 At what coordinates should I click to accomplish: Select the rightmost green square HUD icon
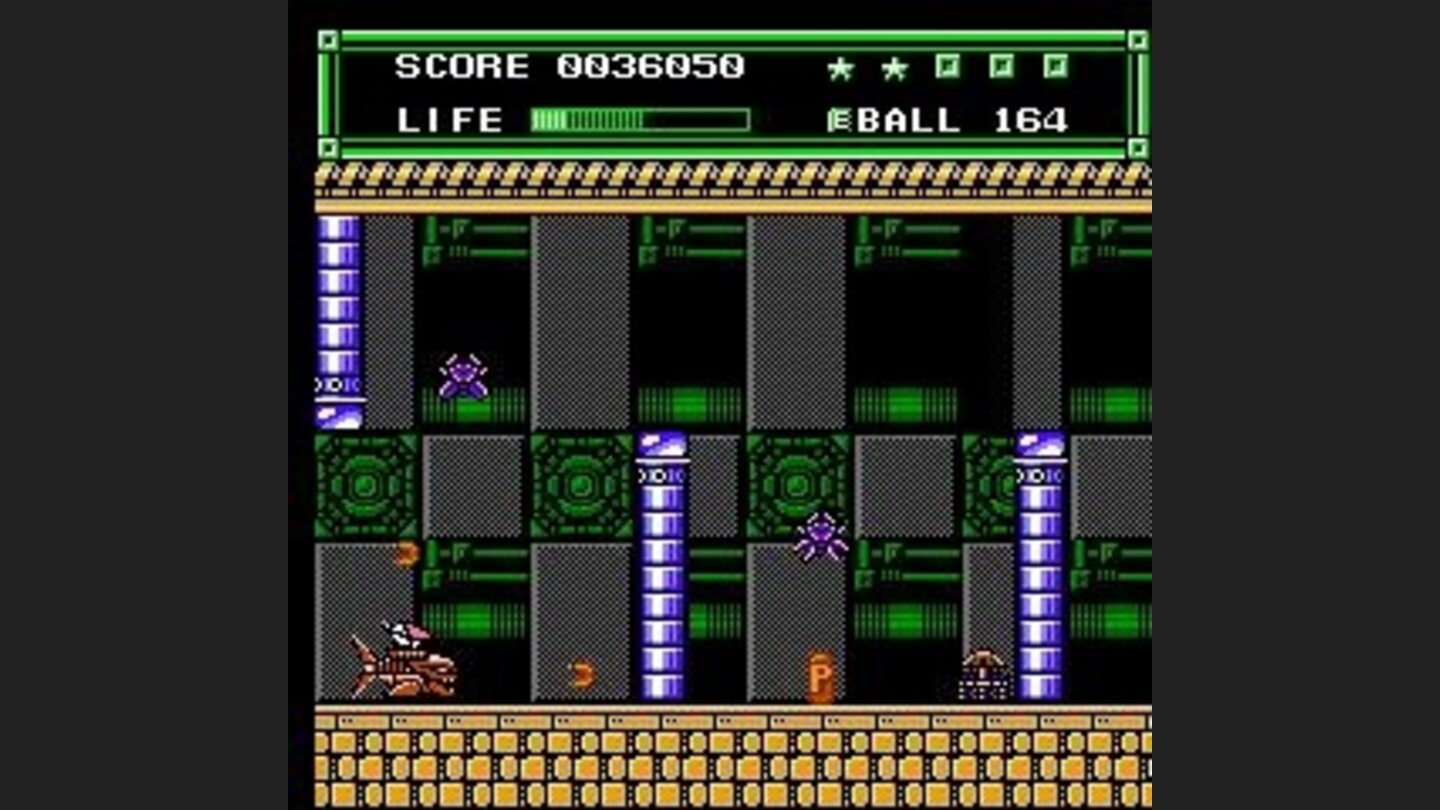(1058, 65)
